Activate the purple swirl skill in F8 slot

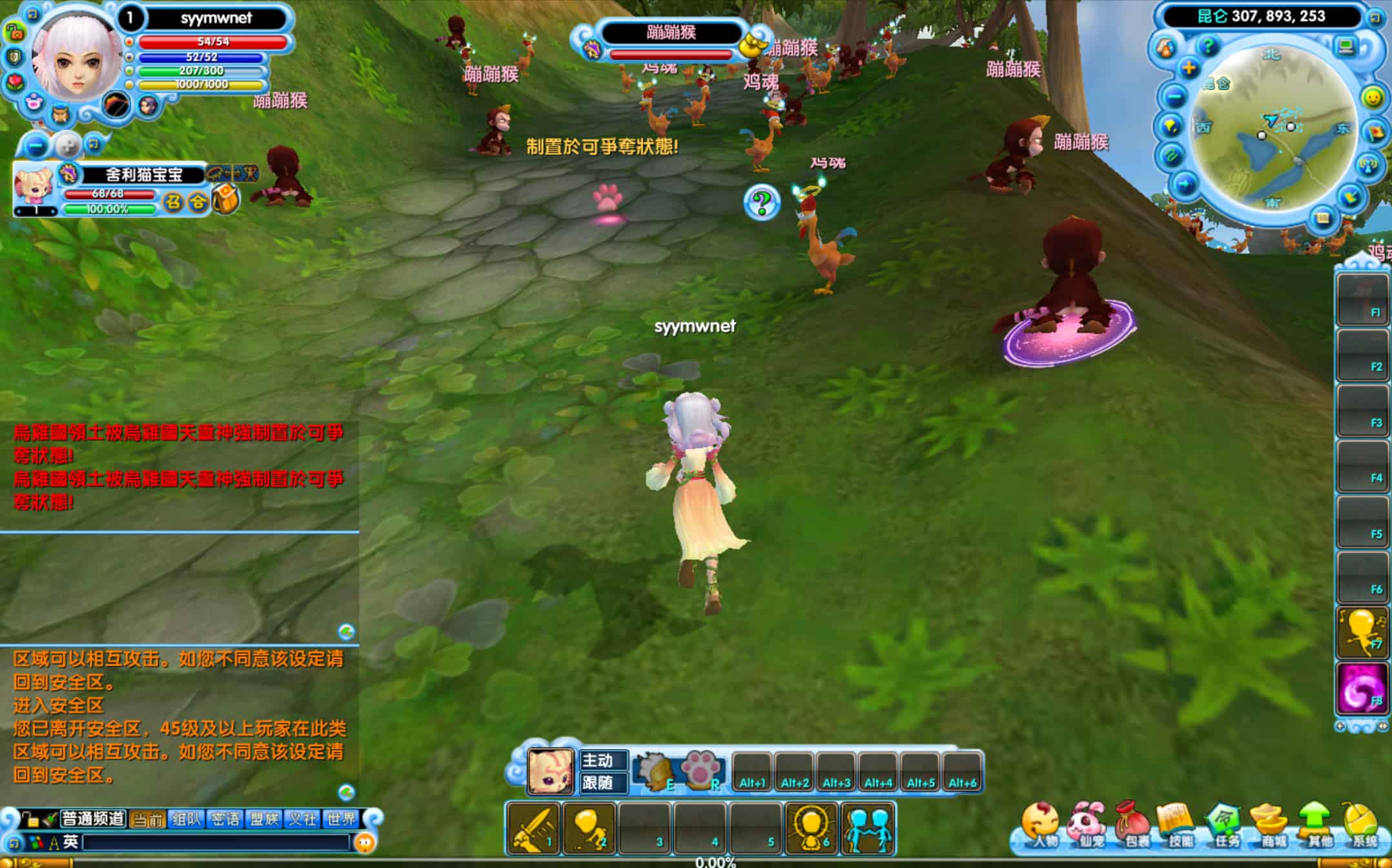click(x=1361, y=689)
